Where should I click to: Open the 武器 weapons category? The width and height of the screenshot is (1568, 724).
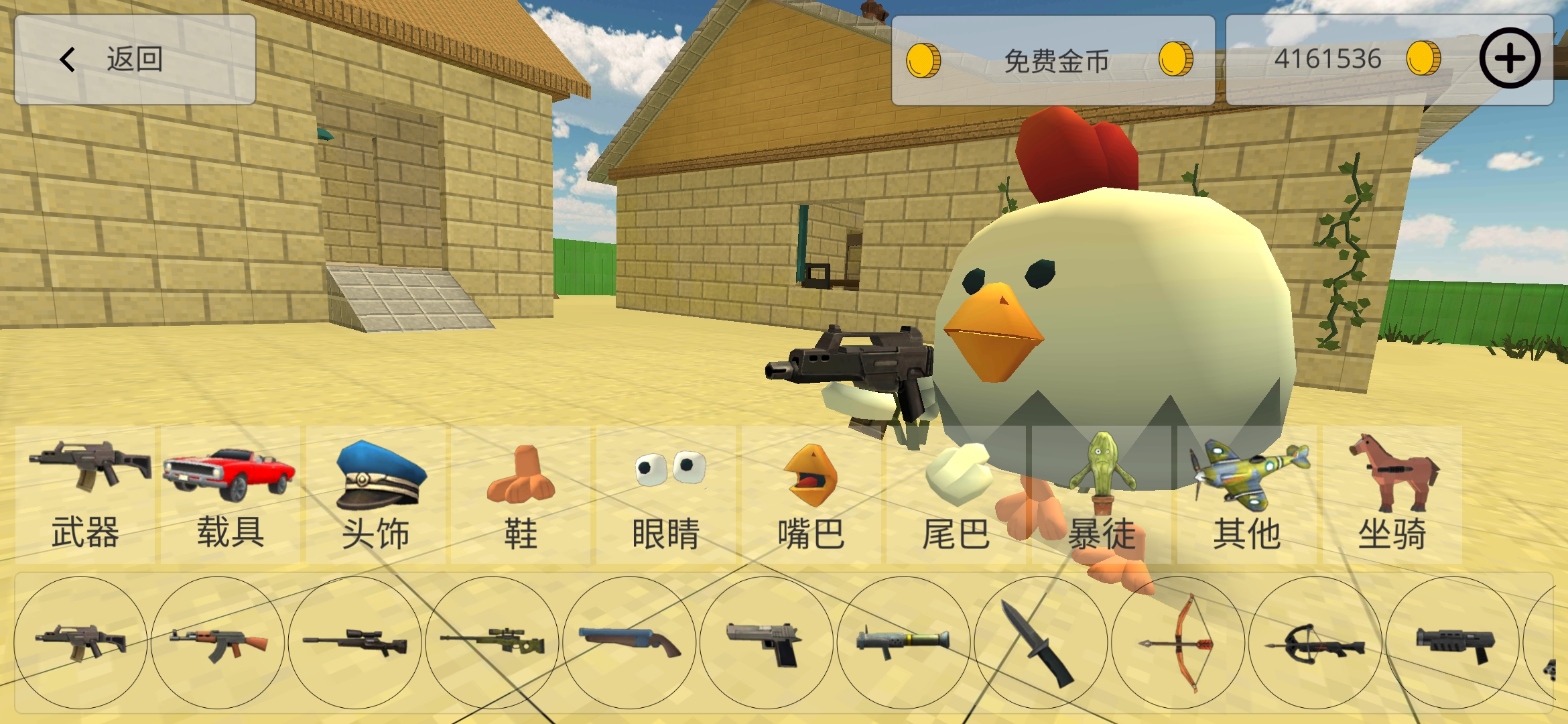coord(86,495)
